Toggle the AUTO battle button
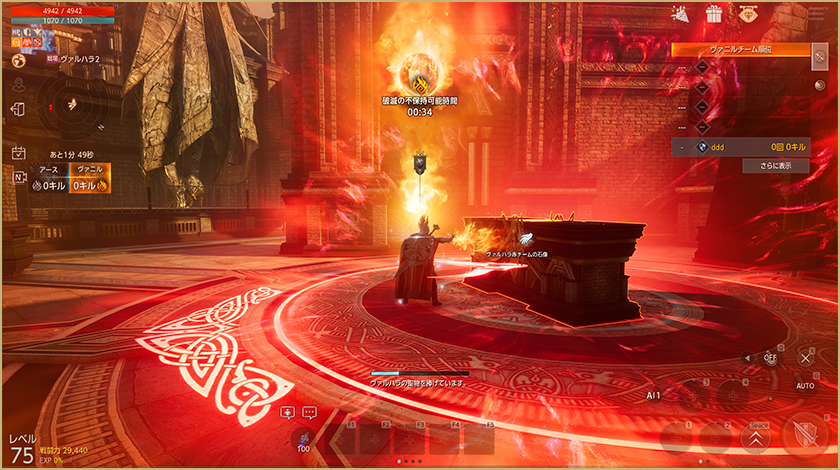The height and width of the screenshot is (470, 840). (x=805, y=385)
